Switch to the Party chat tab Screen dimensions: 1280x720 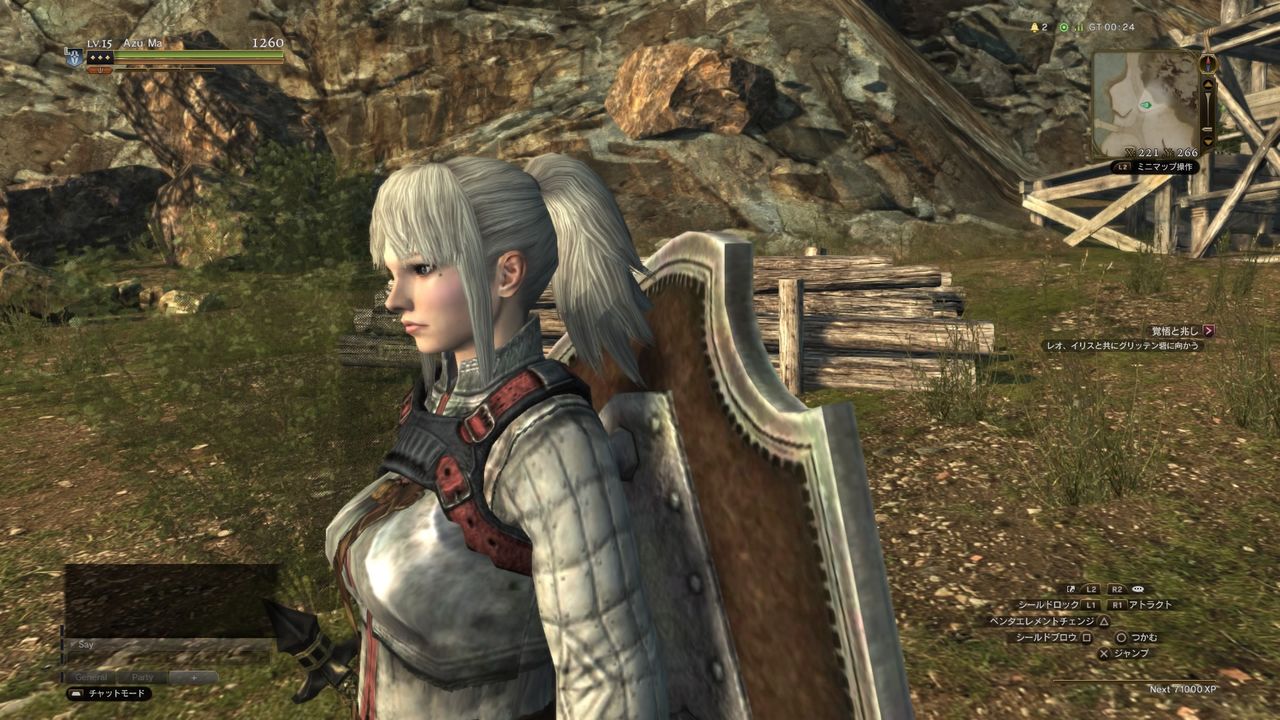coord(143,677)
